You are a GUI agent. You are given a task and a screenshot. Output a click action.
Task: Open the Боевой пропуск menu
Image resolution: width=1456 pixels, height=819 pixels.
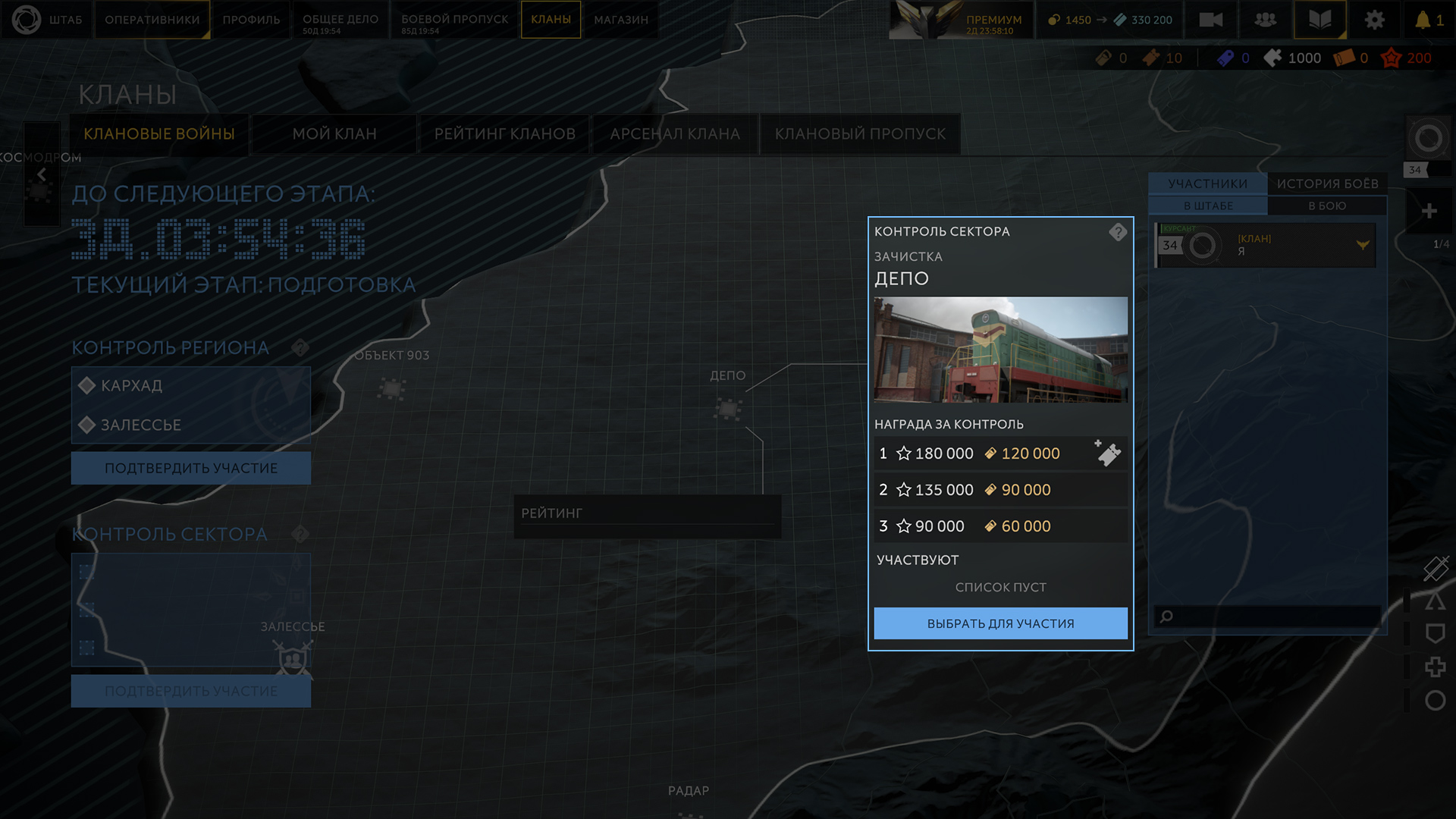click(x=454, y=20)
